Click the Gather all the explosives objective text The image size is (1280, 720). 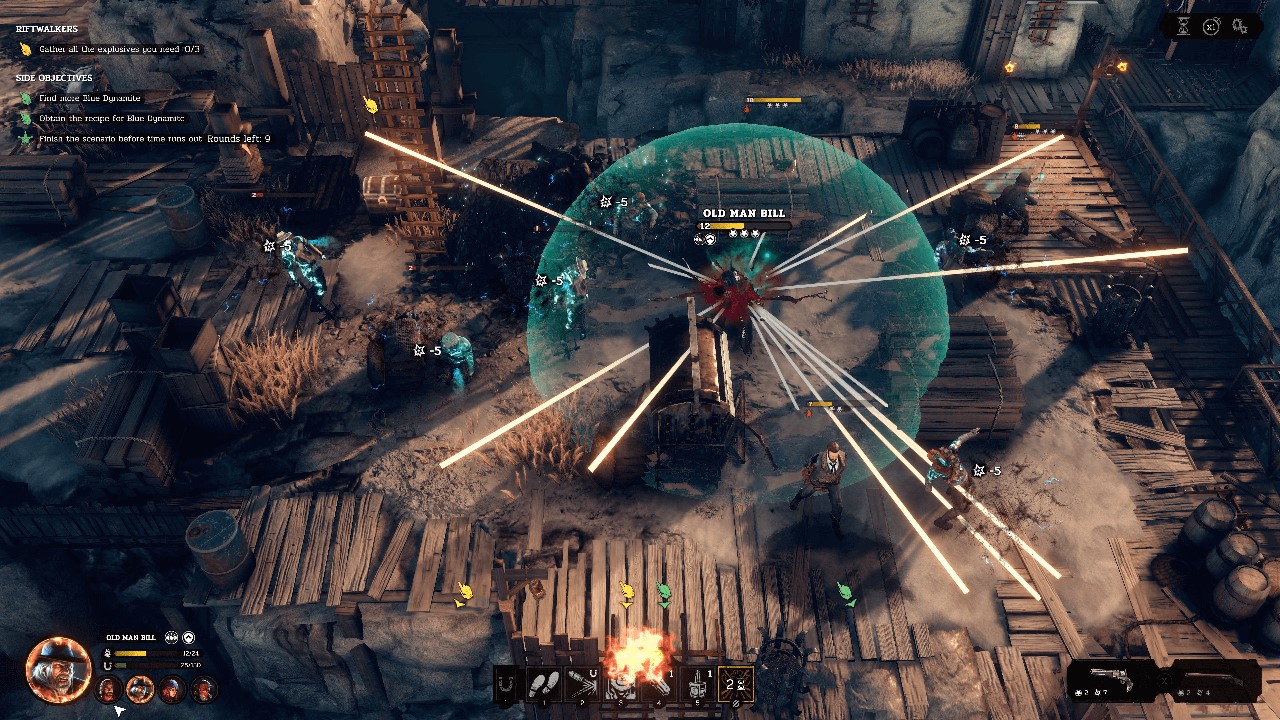click(120, 48)
